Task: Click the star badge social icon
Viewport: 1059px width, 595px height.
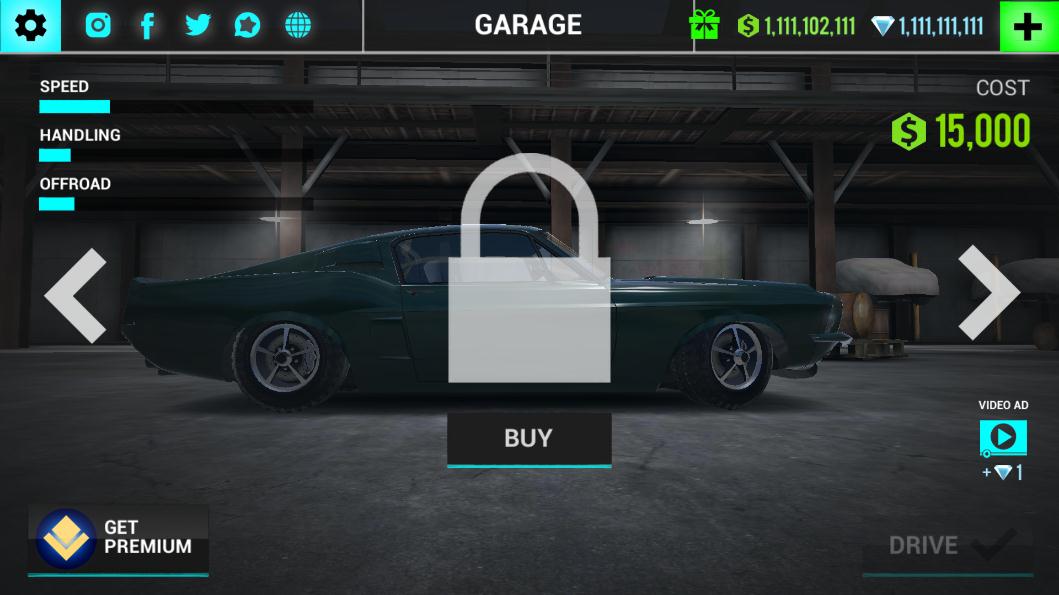Action: (247, 26)
